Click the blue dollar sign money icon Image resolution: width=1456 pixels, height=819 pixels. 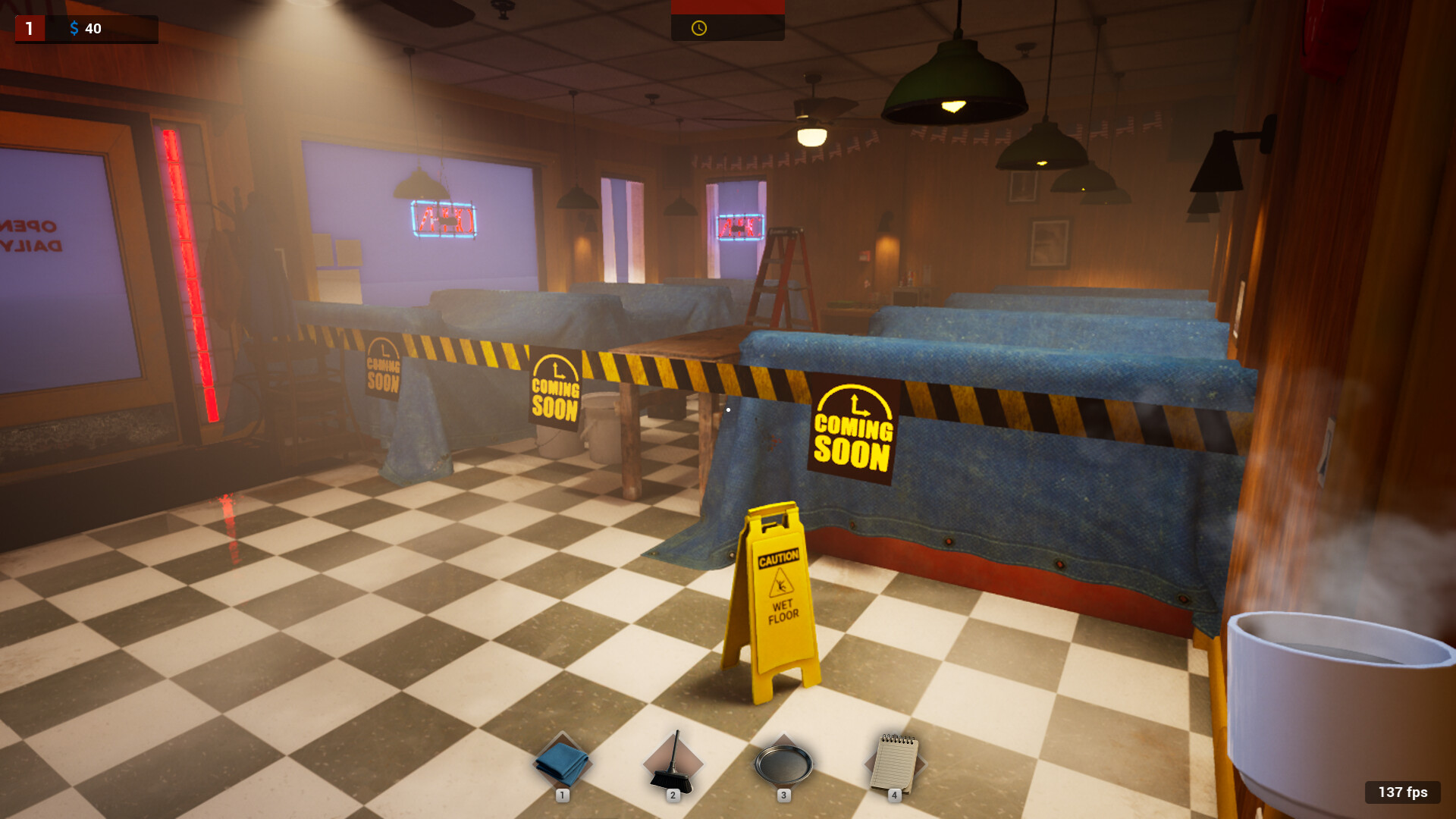(74, 29)
